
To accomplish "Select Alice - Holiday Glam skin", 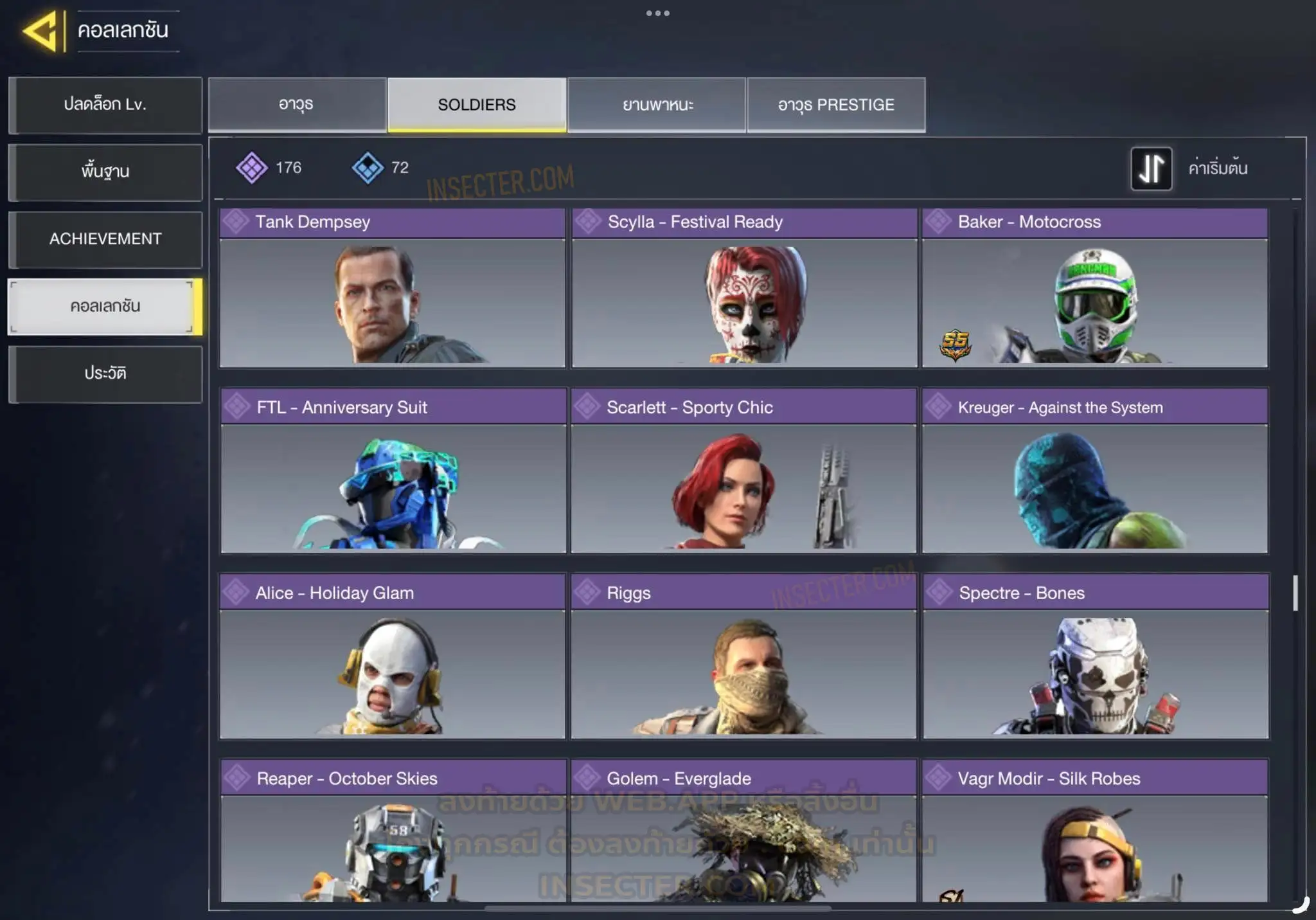I will click(x=392, y=656).
